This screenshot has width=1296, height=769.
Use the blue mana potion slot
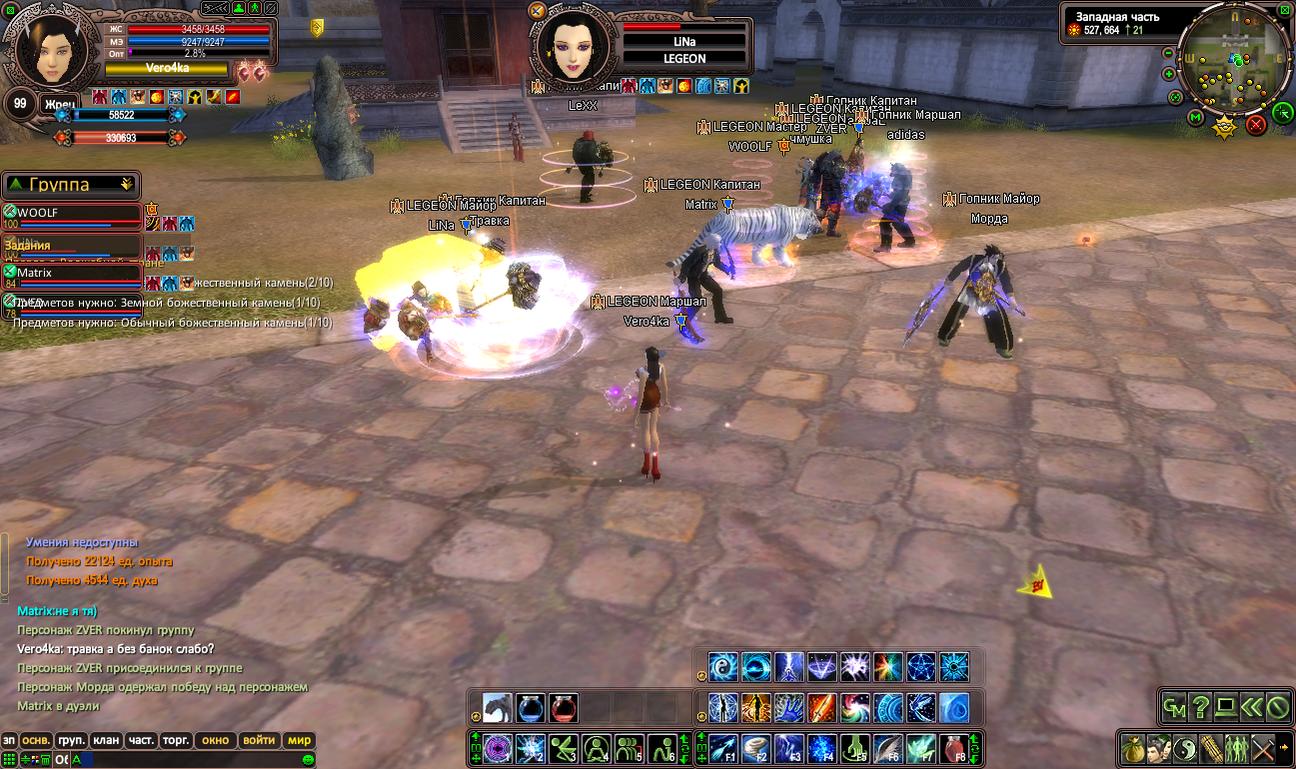pos(531,708)
